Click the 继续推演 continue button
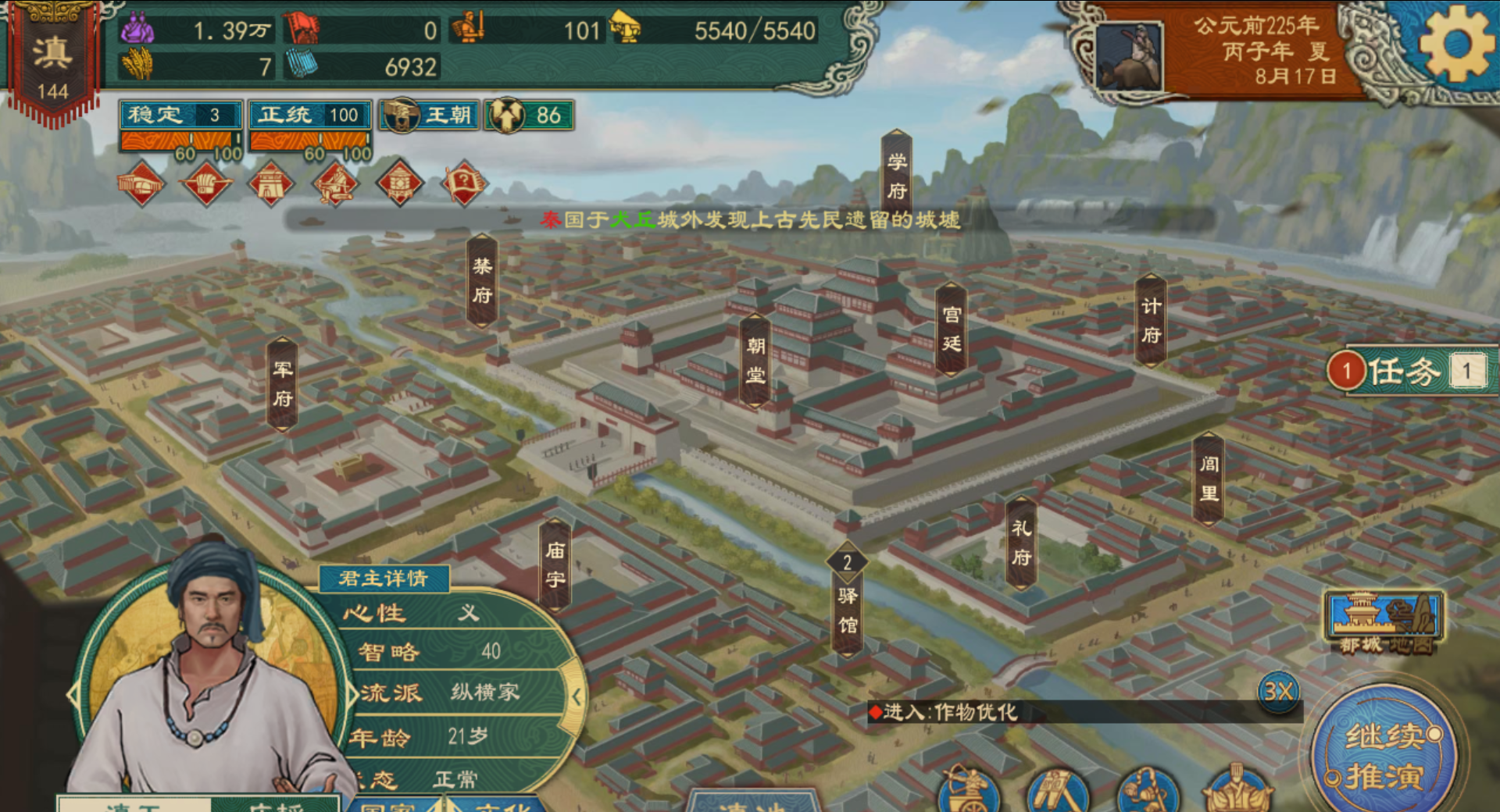This screenshot has height=812, width=1500. pyautogui.click(x=1384, y=755)
